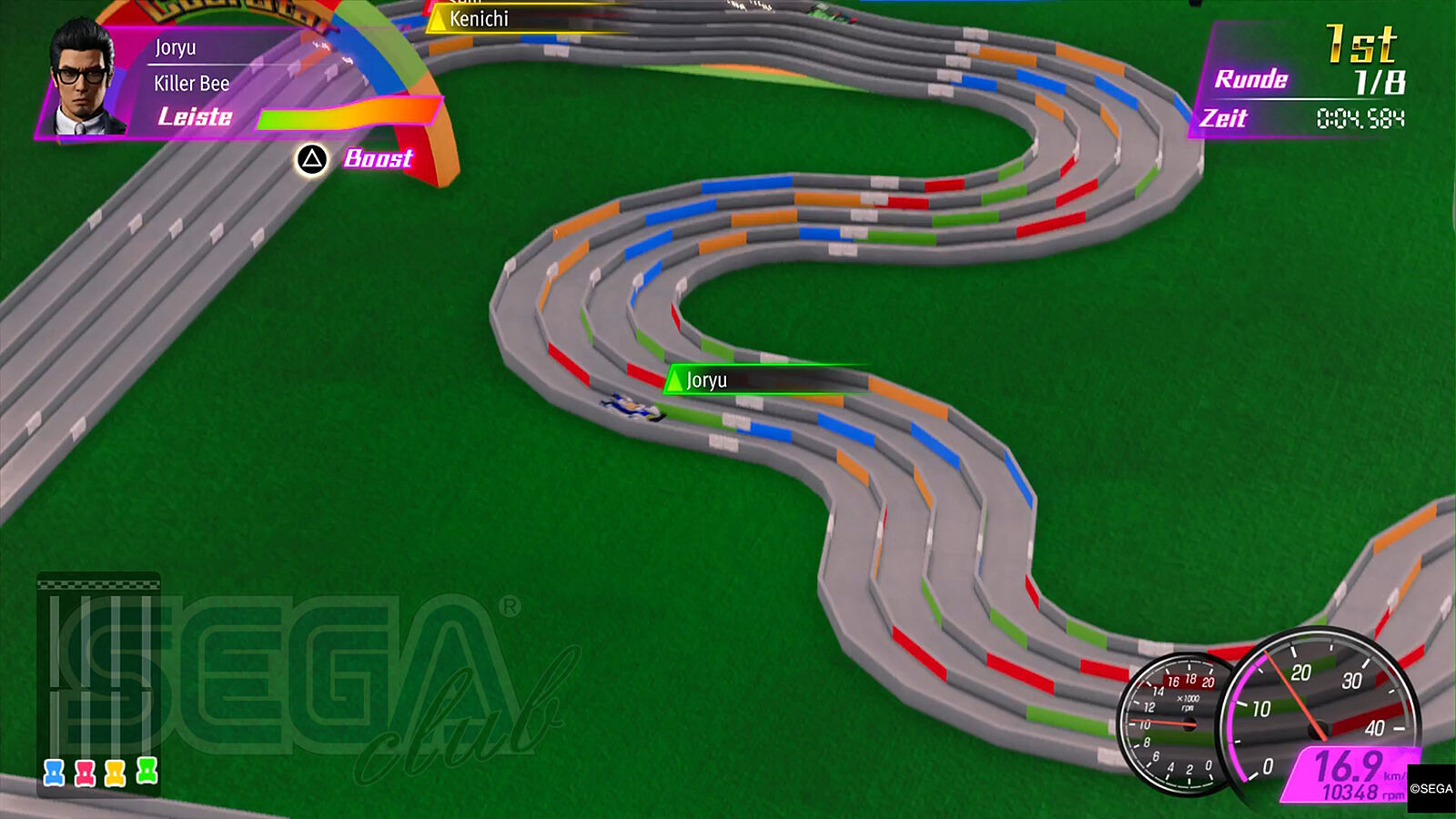The image size is (1456, 819).
Task: Select the green Joryu racer name tag
Action: click(x=706, y=380)
